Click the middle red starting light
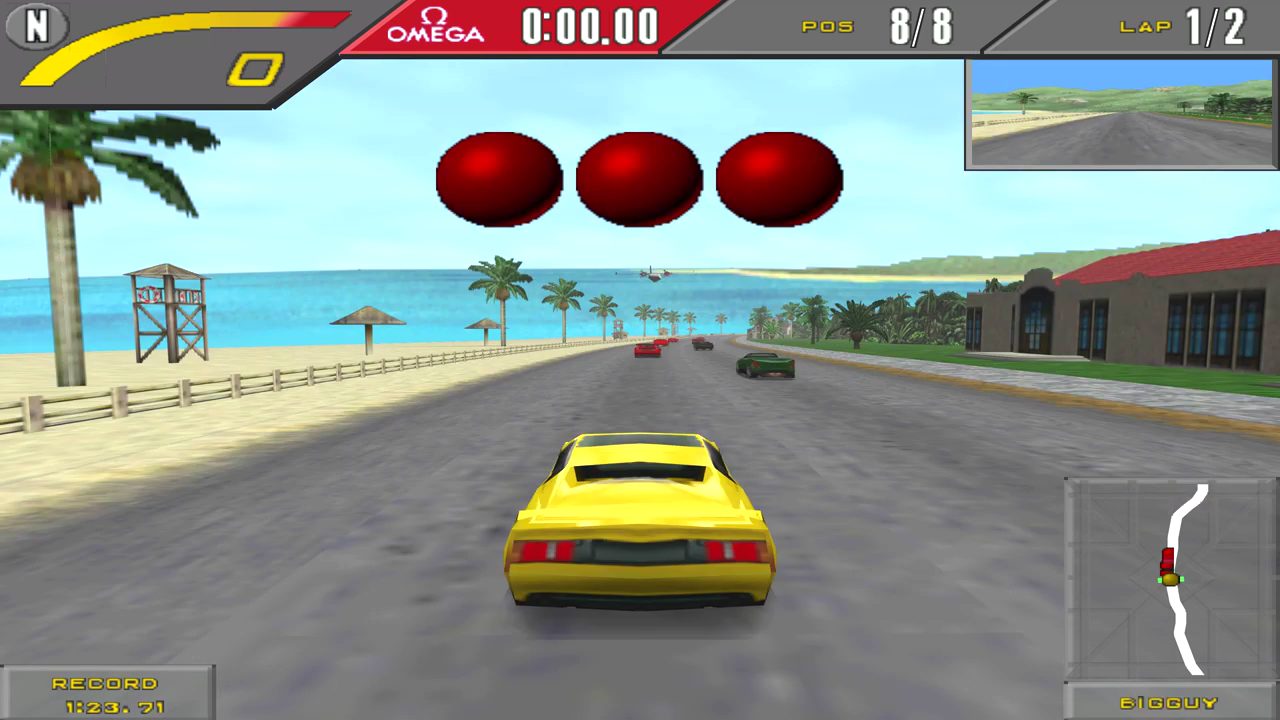 (x=638, y=178)
